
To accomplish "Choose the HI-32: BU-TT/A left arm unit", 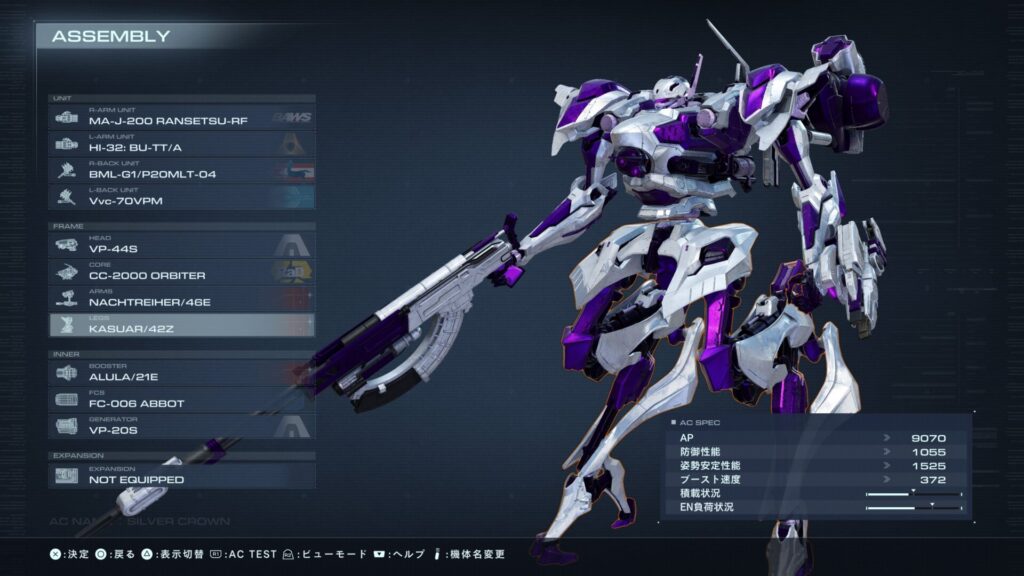I will click(182, 144).
